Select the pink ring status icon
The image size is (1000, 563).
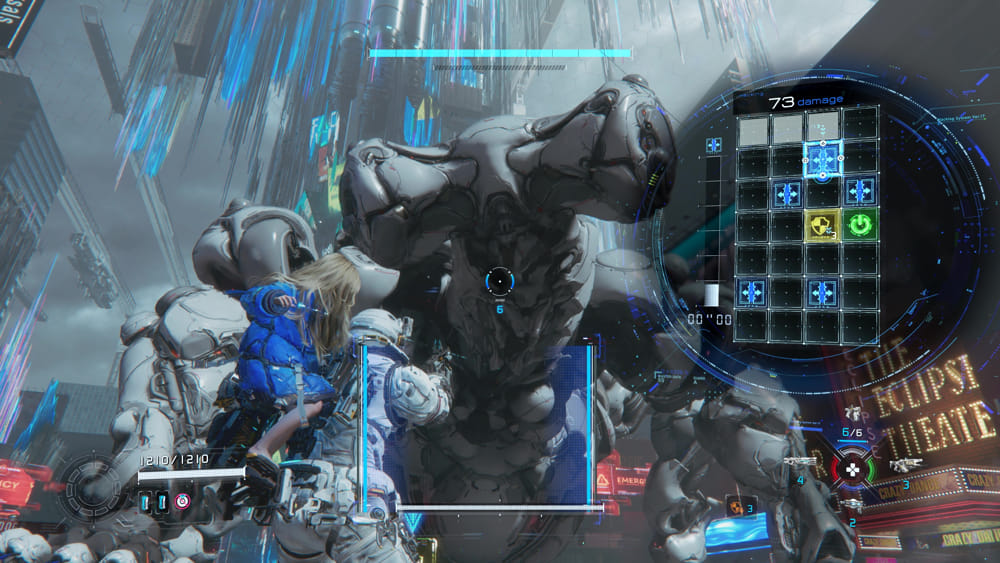tap(182, 501)
